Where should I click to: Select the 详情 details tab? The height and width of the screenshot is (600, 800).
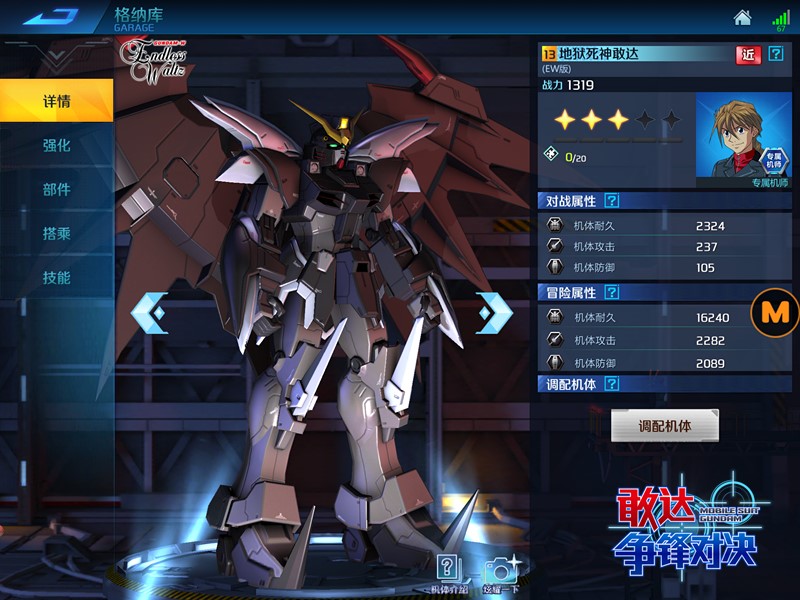pyautogui.click(x=56, y=101)
